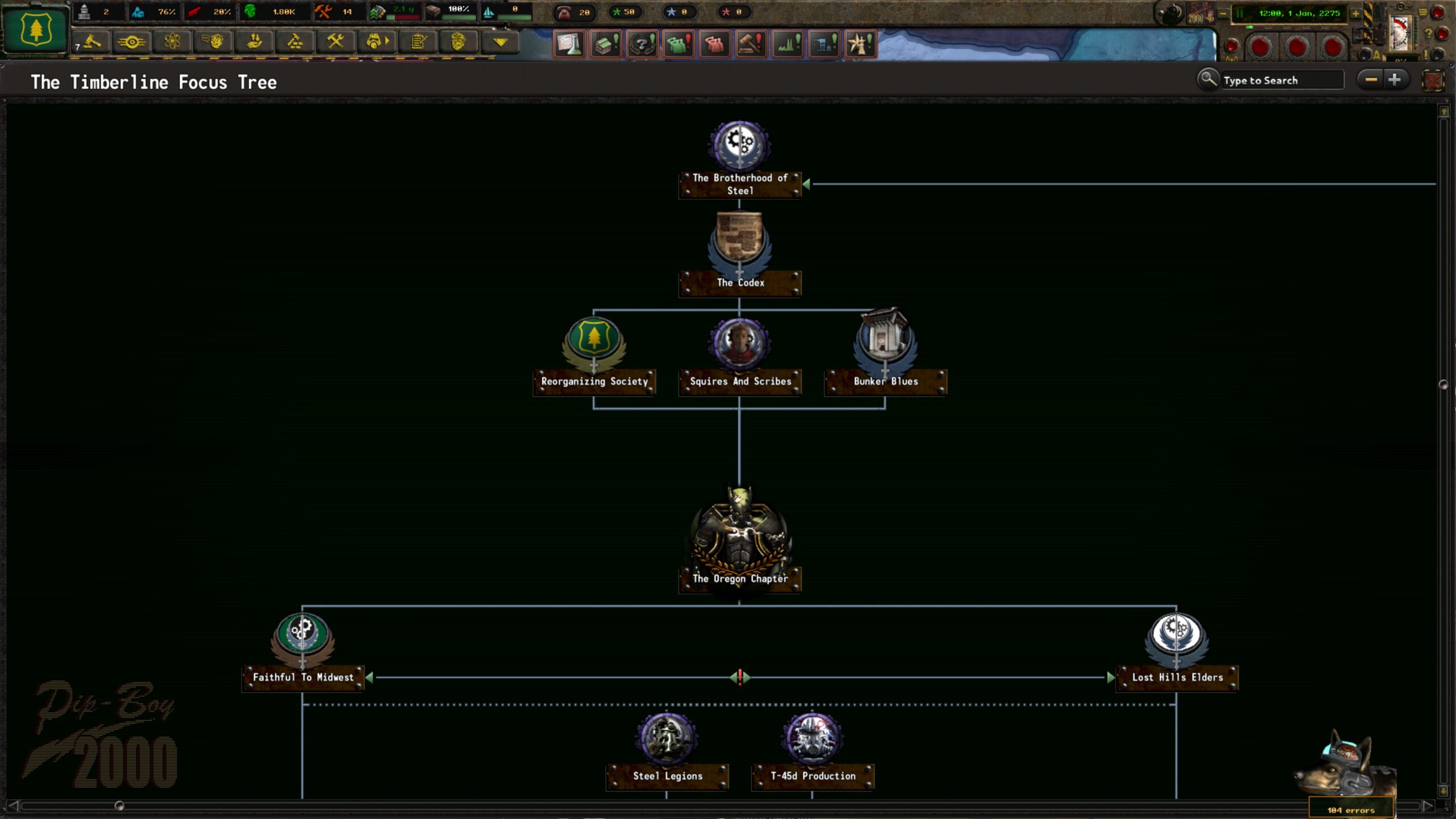Increase game speed with the plus button
The width and height of the screenshot is (1456, 819).
point(1355,14)
